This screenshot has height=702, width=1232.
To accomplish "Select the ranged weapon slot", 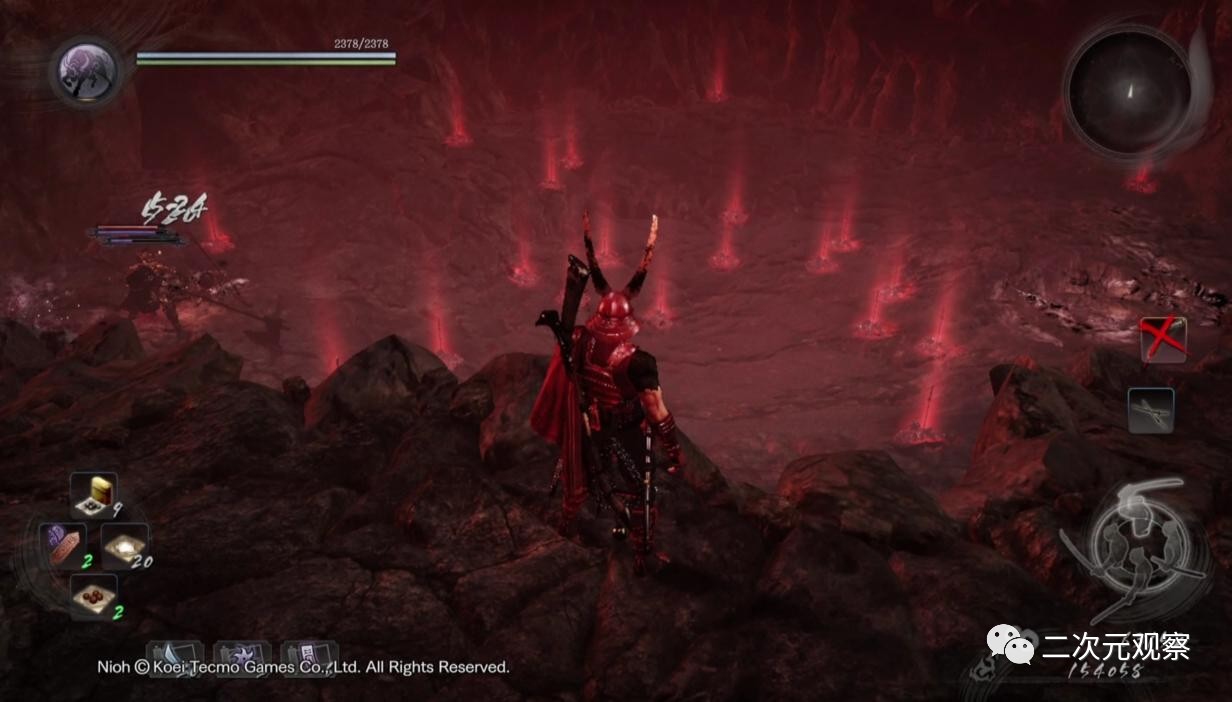I will tap(1151, 410).
